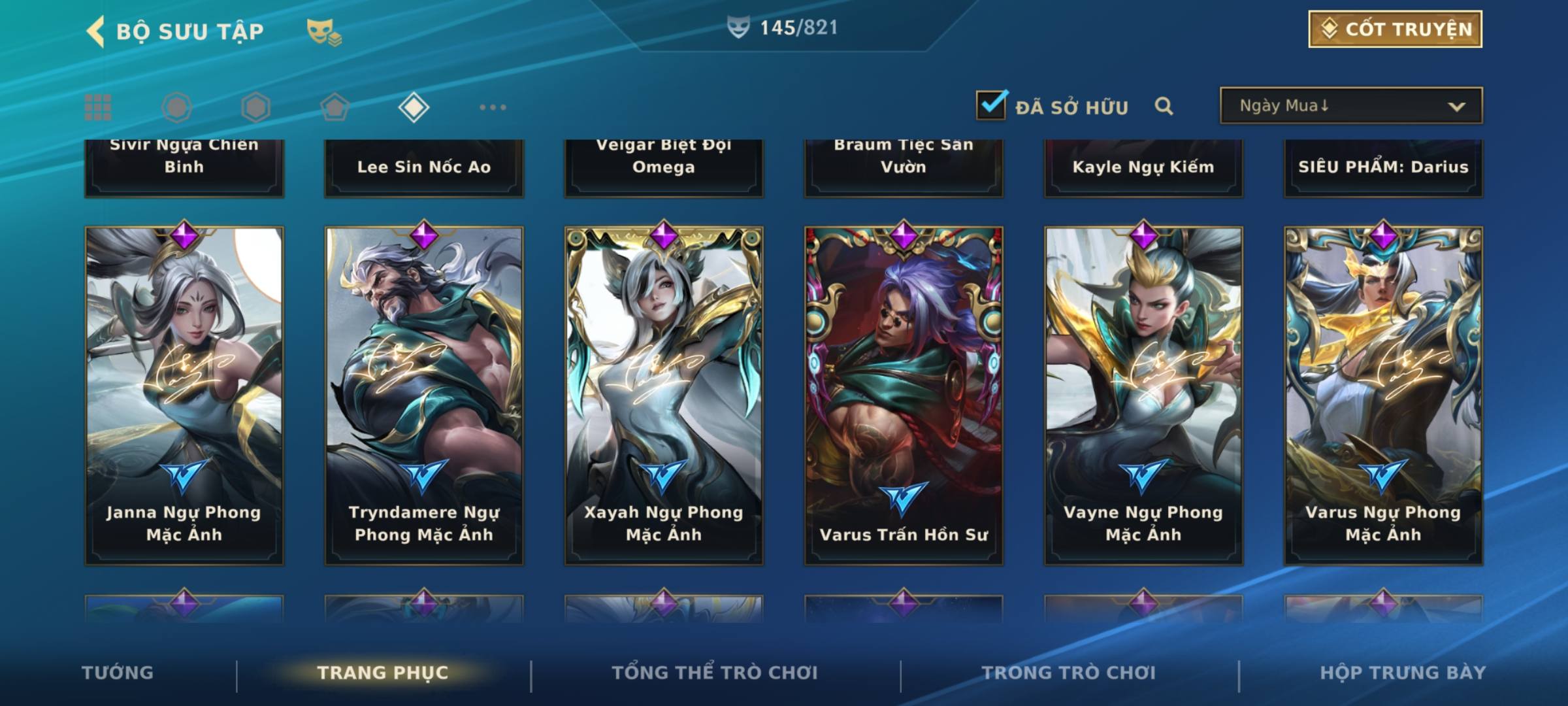Viewport: 1568px width, 706px height.
Task: Switch to Trong Trò Chơi tab
Action: (x=1069, y=673)
